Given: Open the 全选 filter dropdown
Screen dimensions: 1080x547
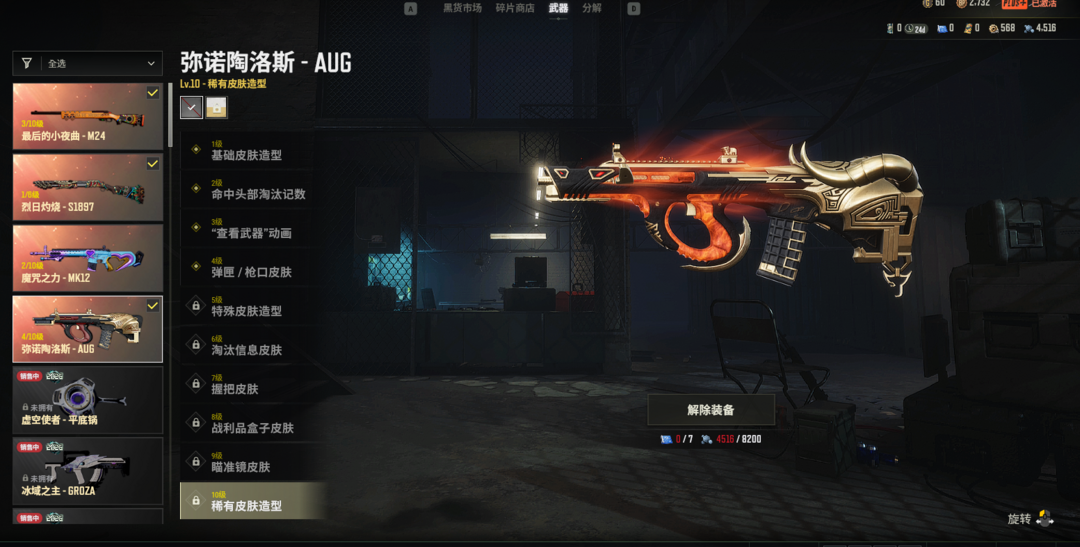Looking at the screenshot, I should coord(87,63).
